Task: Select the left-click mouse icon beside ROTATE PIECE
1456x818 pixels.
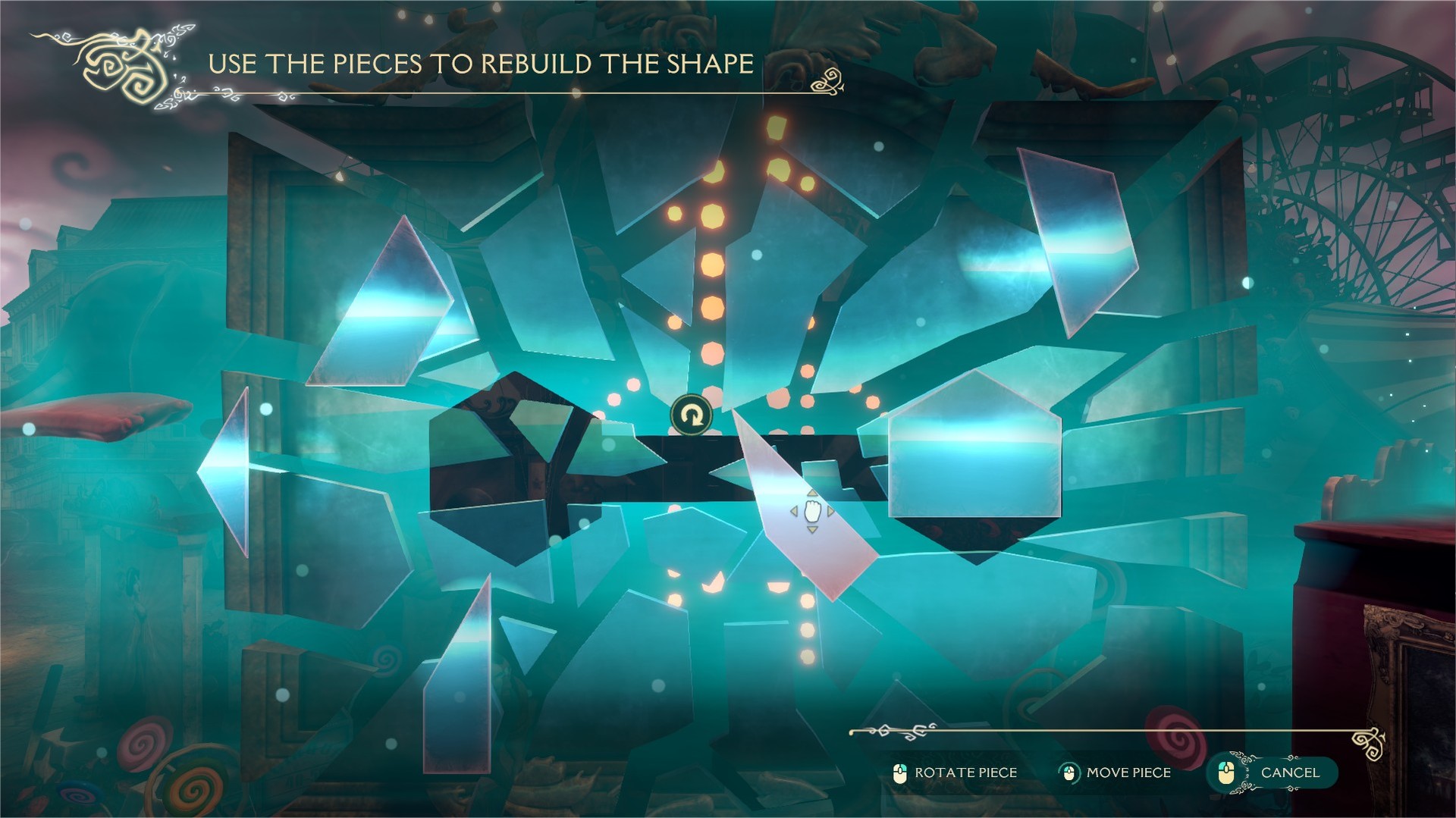Action: coord(902,773)
